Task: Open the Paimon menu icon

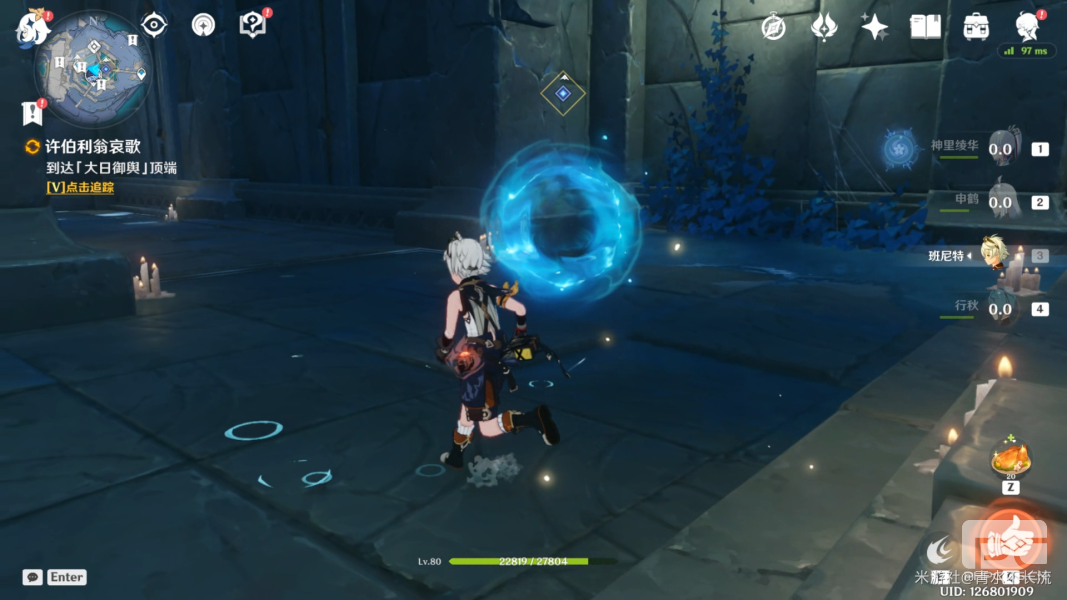Action: point(32,28)
